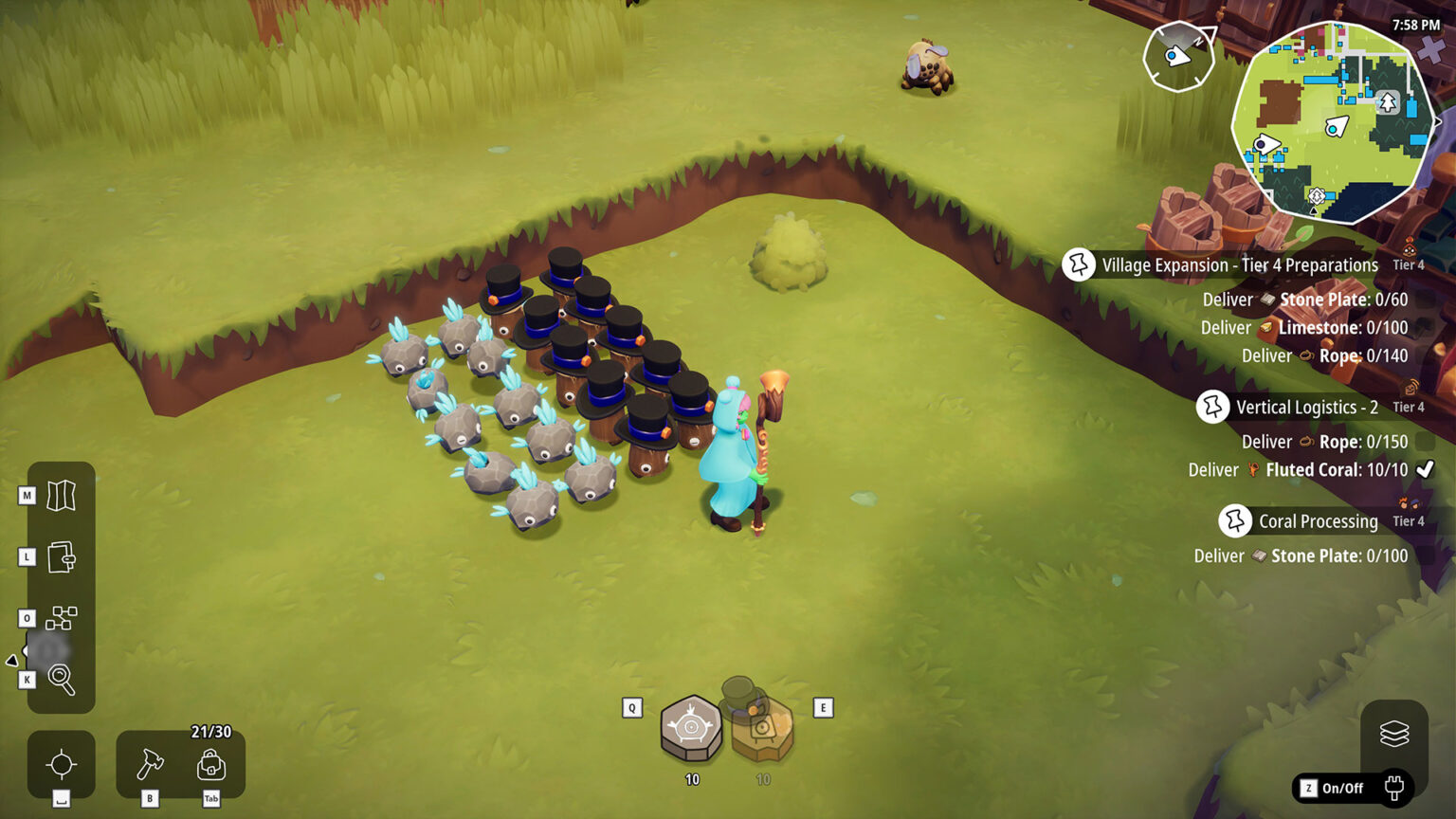
Task: Click the checkmark on Fluted Coral delivery
Action: click(x=1423, y=468)
